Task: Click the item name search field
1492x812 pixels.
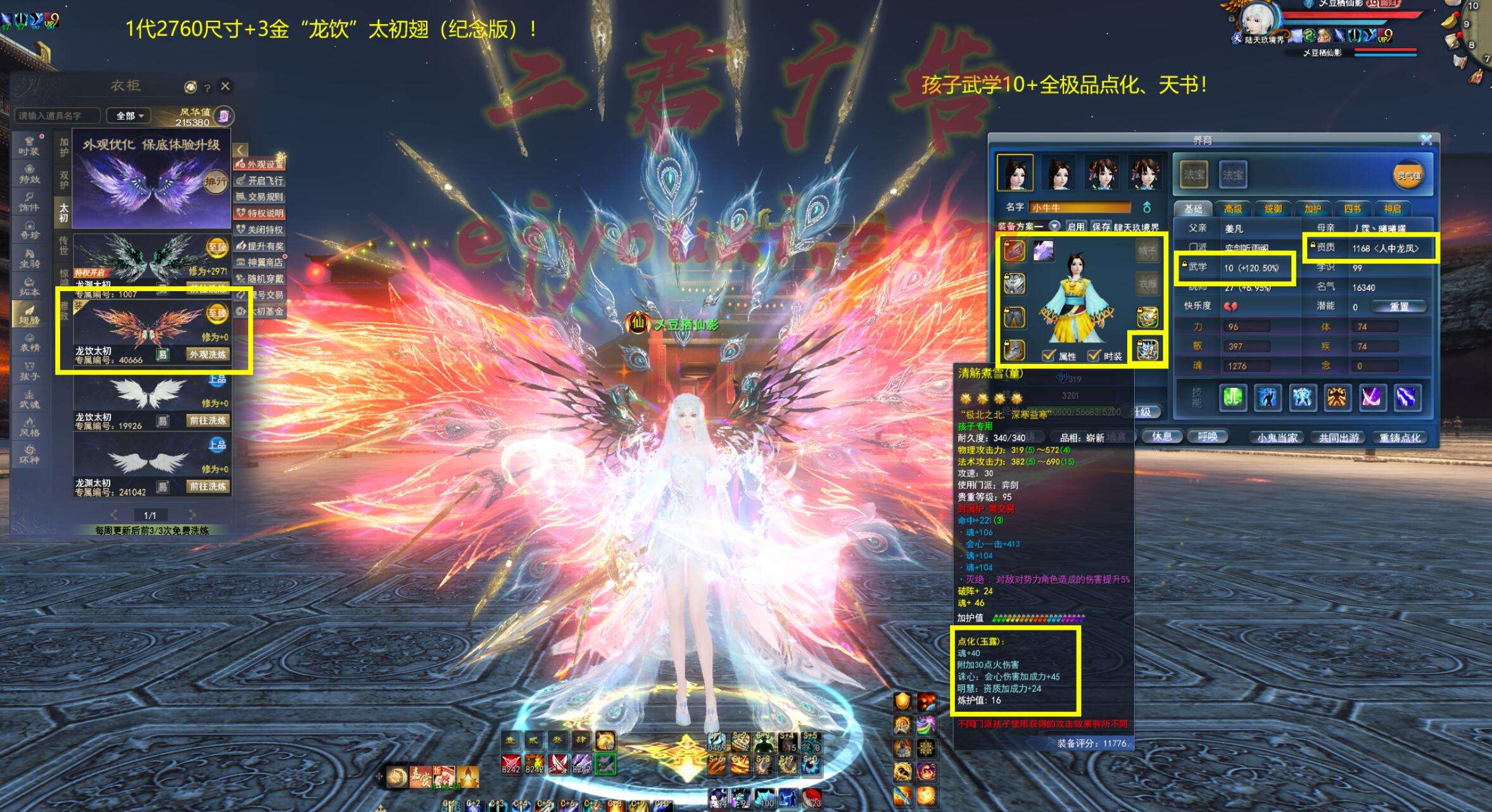Action: 57,116
